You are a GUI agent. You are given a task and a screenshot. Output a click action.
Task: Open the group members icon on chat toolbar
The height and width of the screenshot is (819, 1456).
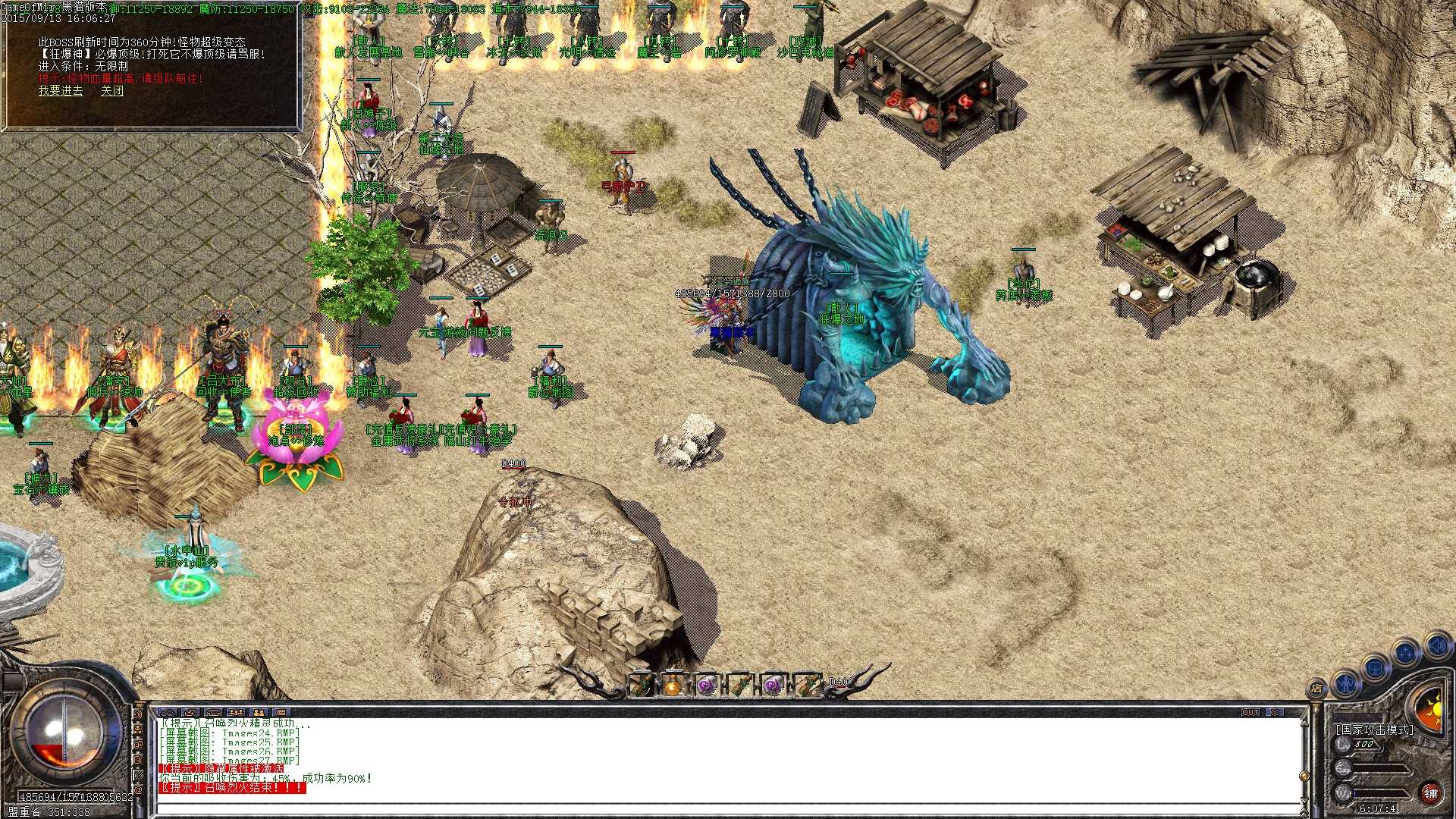tap(237, 713)
